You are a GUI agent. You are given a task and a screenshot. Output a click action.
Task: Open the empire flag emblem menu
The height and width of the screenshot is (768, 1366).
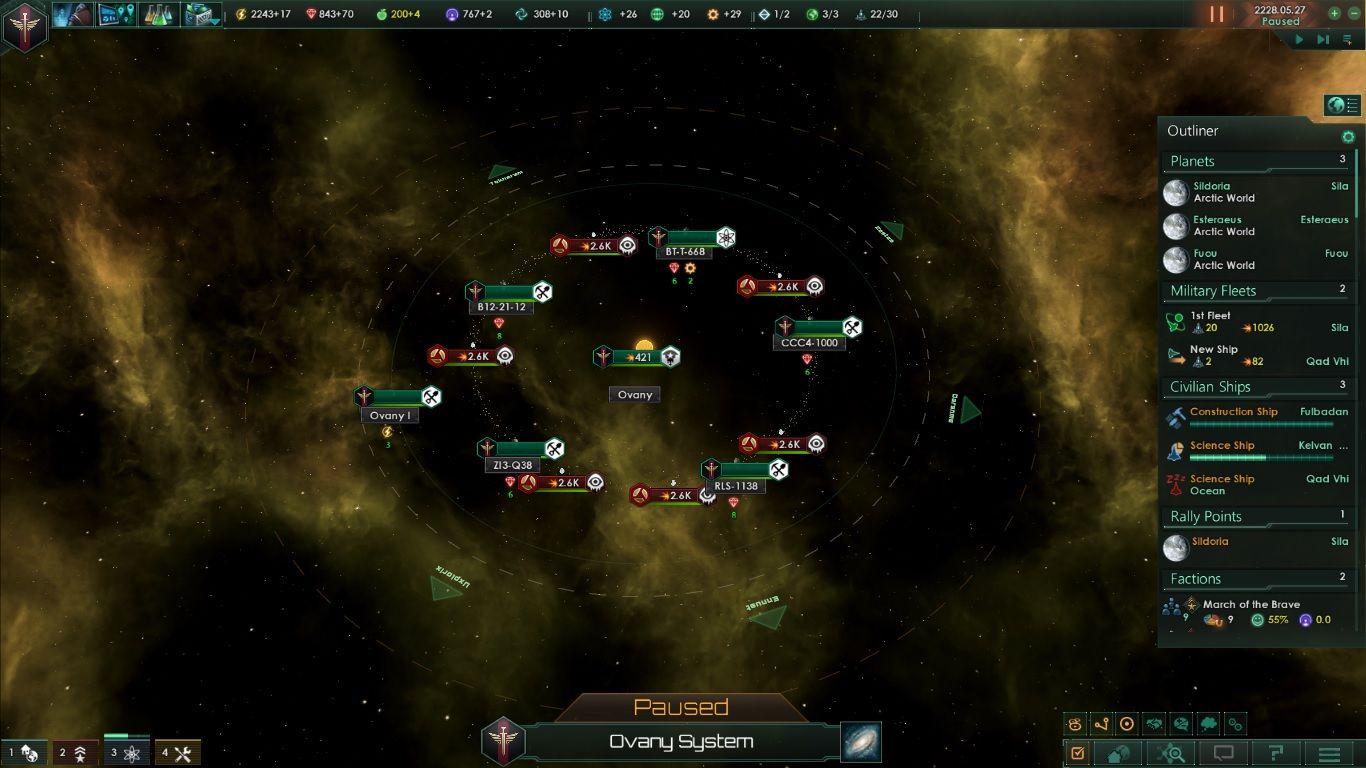tap(24, 25)
